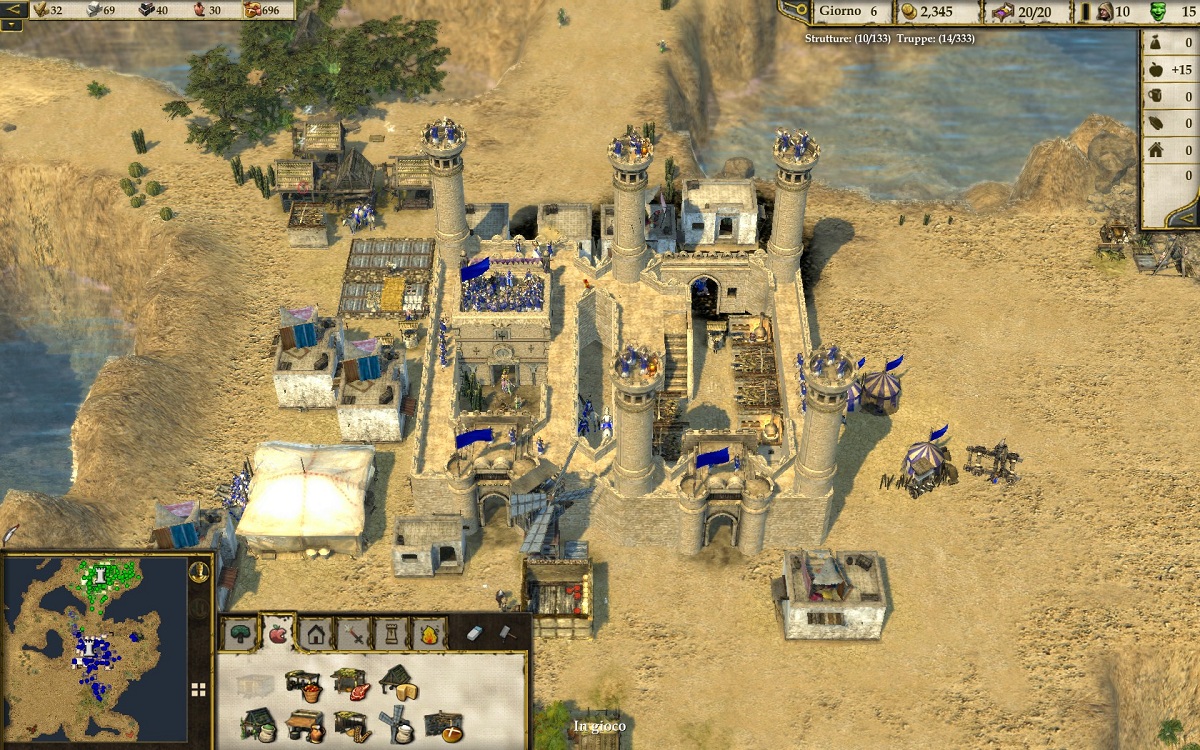The height and width of the screenshot is (750, 1200).
Task: Select the bakery with the bread loaf
Action: tap(443, 725)
